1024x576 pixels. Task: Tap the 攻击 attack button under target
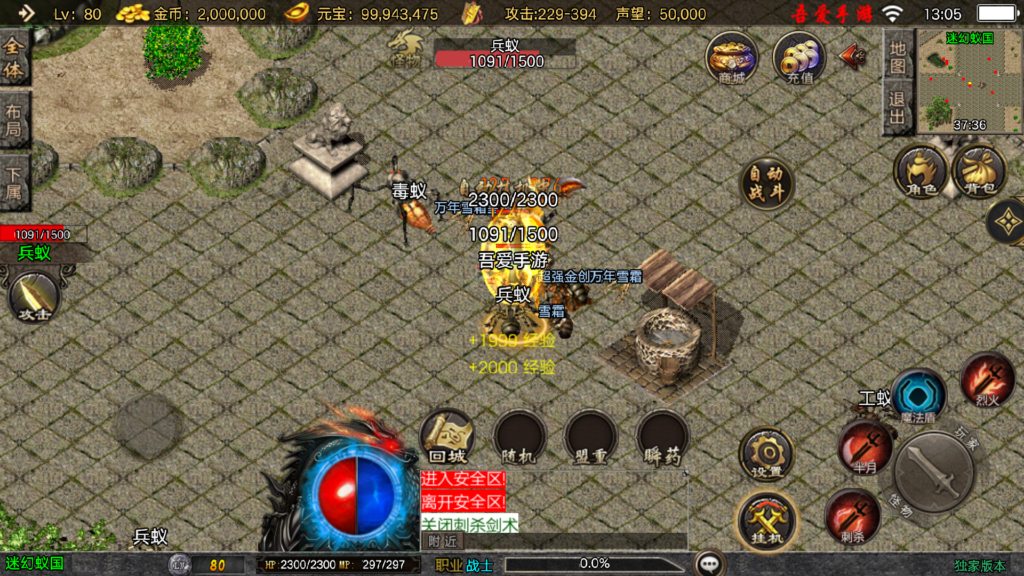pos(35,297)
